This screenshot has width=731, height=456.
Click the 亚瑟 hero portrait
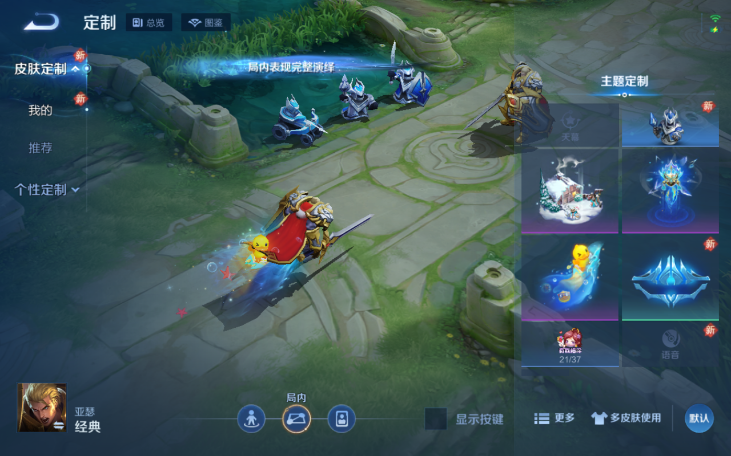point(42,408)
